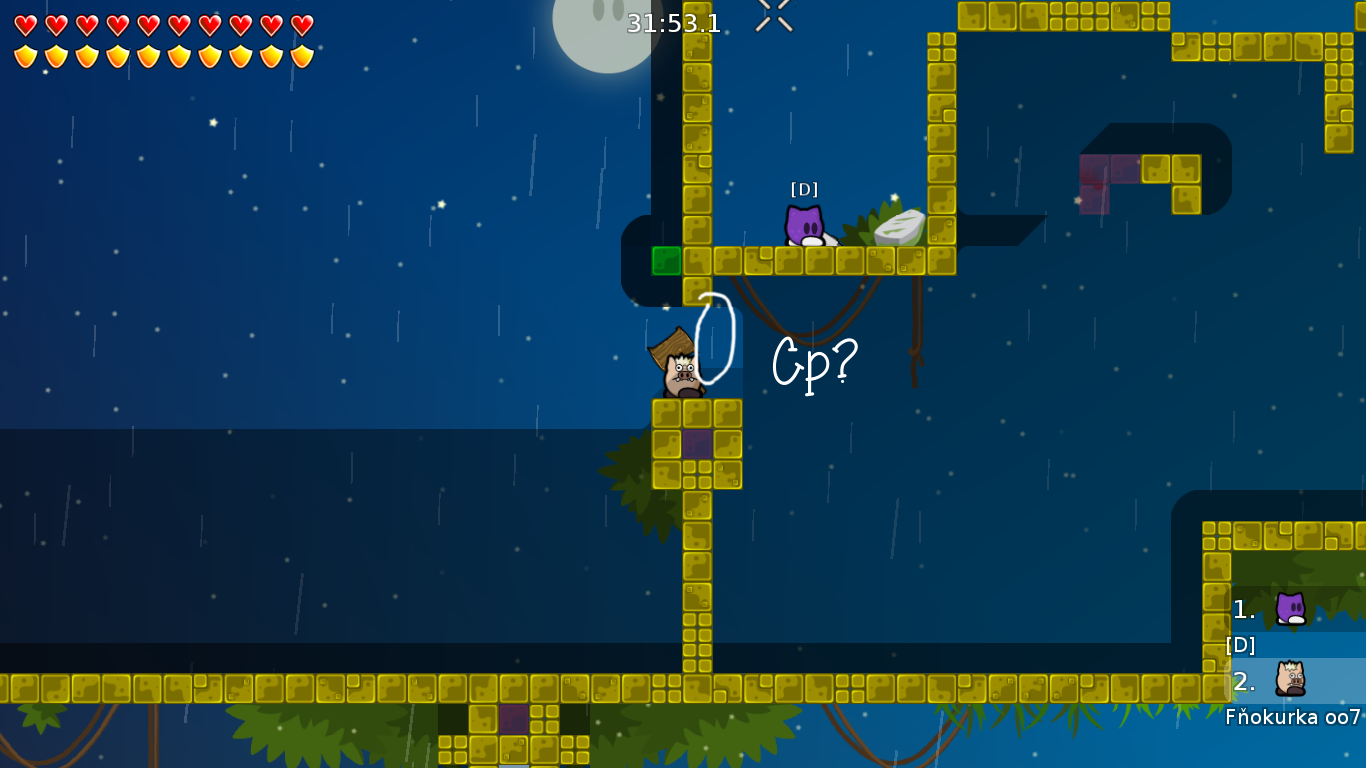Select the purple cat player labeled [D]
The width and height of the screenshot is (1366, 768).
(803, 226)
